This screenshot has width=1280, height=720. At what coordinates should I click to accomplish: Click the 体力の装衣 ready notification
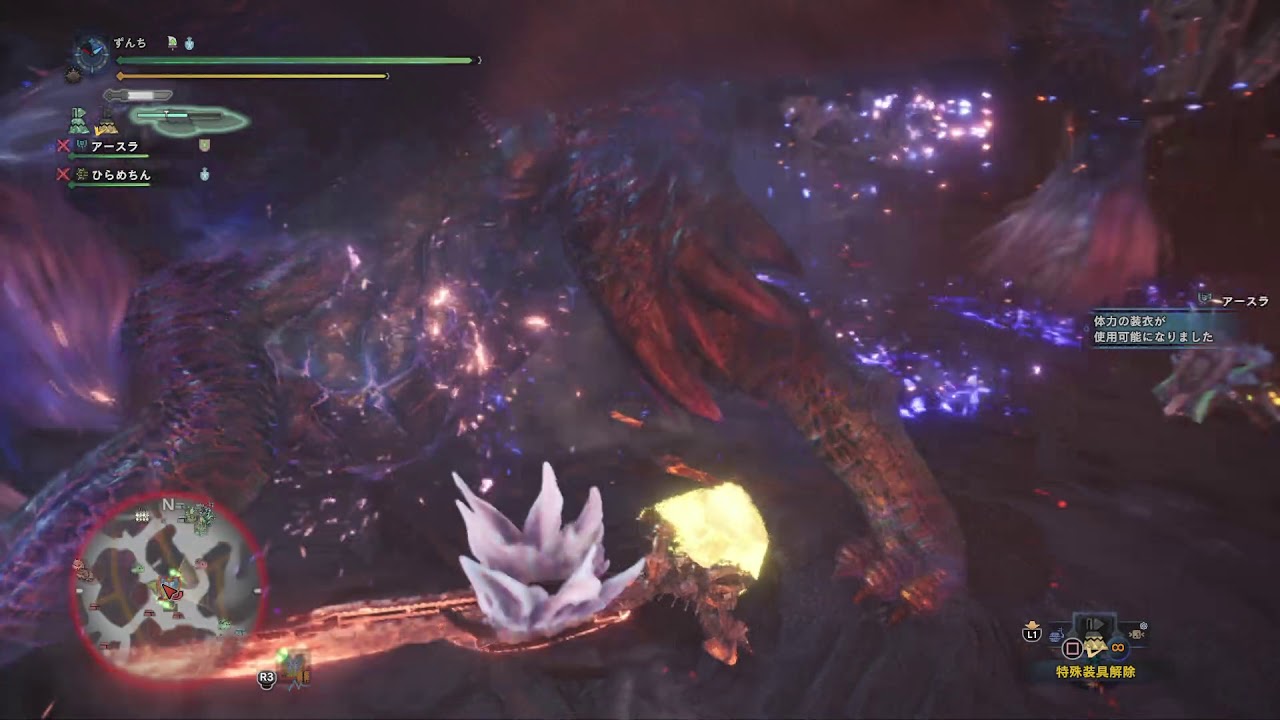pos(1152,329)
